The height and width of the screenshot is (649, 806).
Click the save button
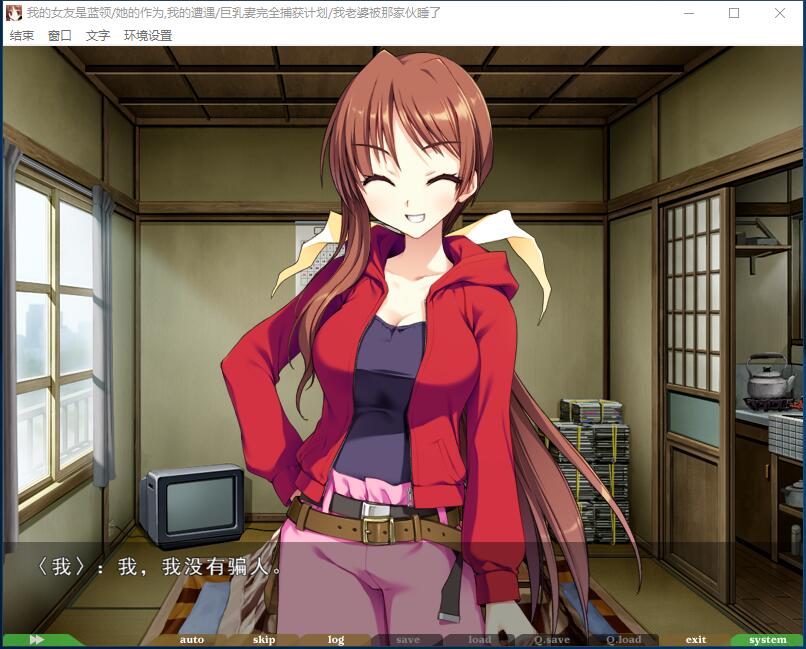pos(408,640)
